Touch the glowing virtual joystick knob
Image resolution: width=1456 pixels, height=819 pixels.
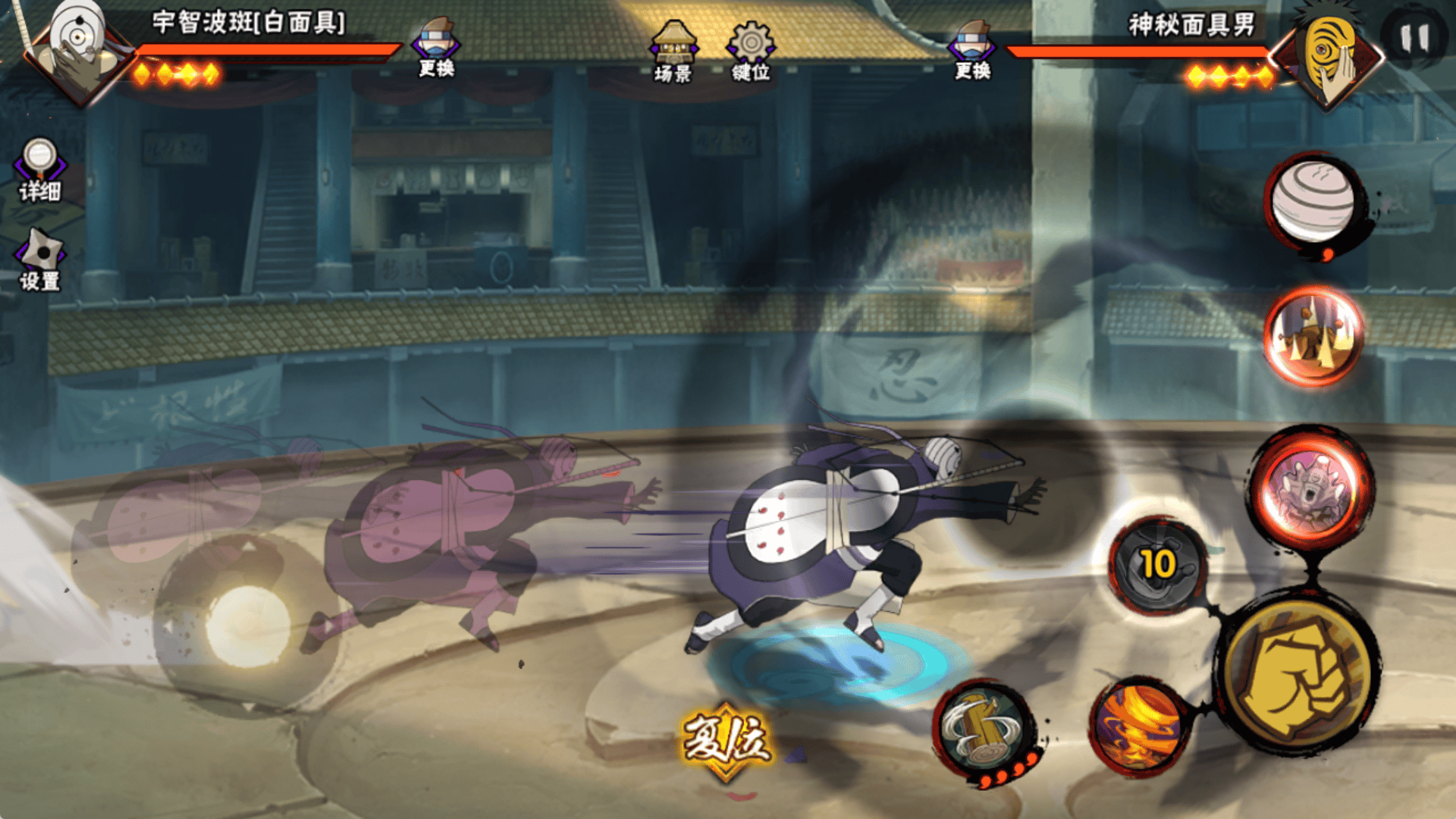click(x=248, y=626)
